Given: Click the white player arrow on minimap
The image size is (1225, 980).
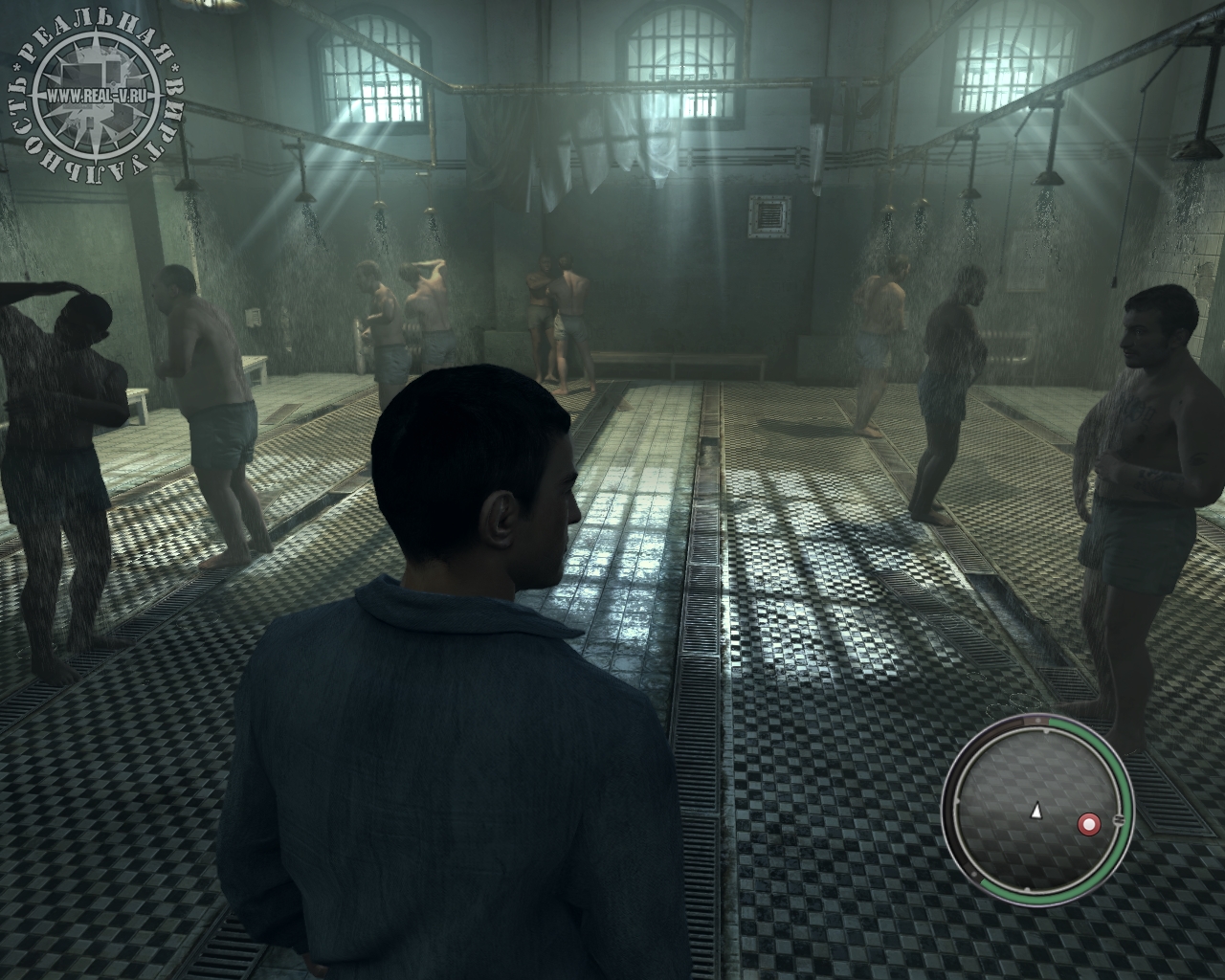Looking at the screenshot, I should [x=1036, y=811].
